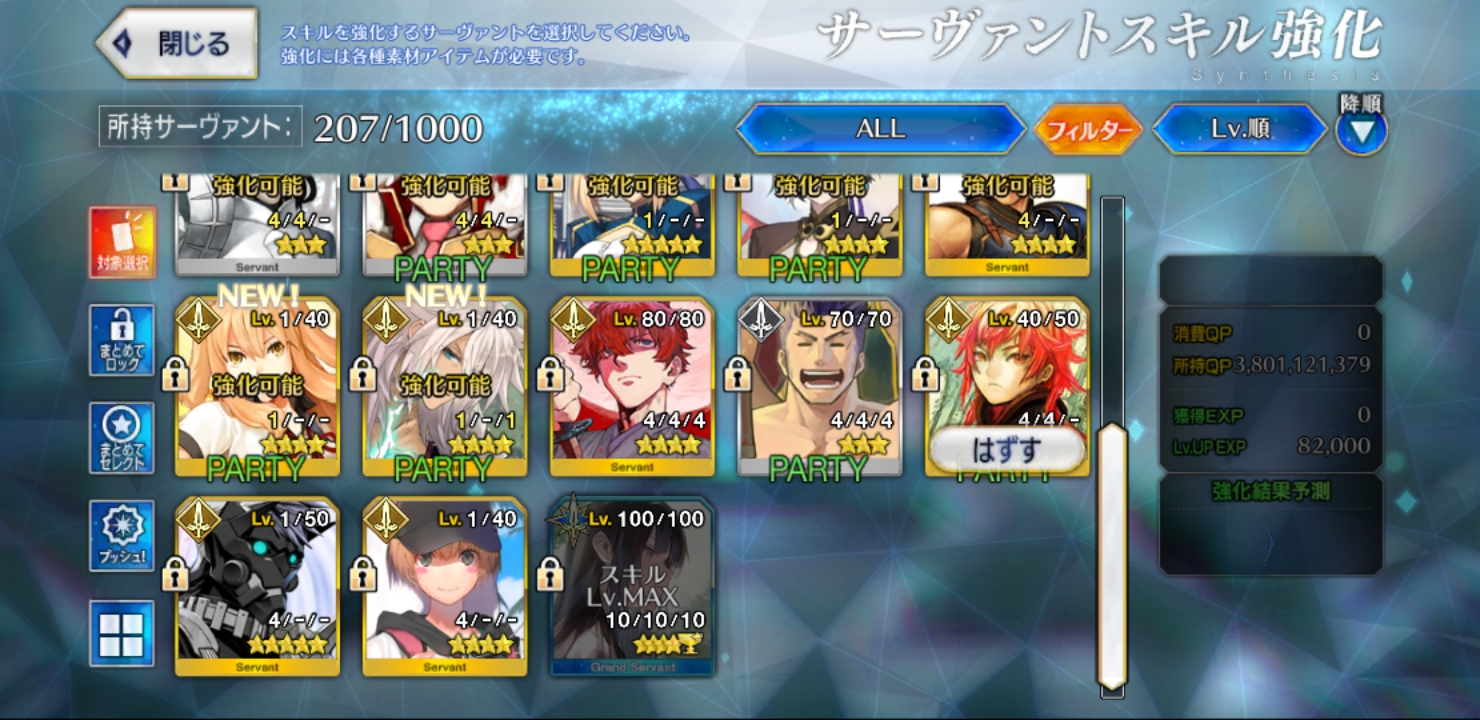The width and height of the screenshot is (1480, 720).
Task: Select the Lv. 100/100 Grand Servant card
Action: (632, 585)
